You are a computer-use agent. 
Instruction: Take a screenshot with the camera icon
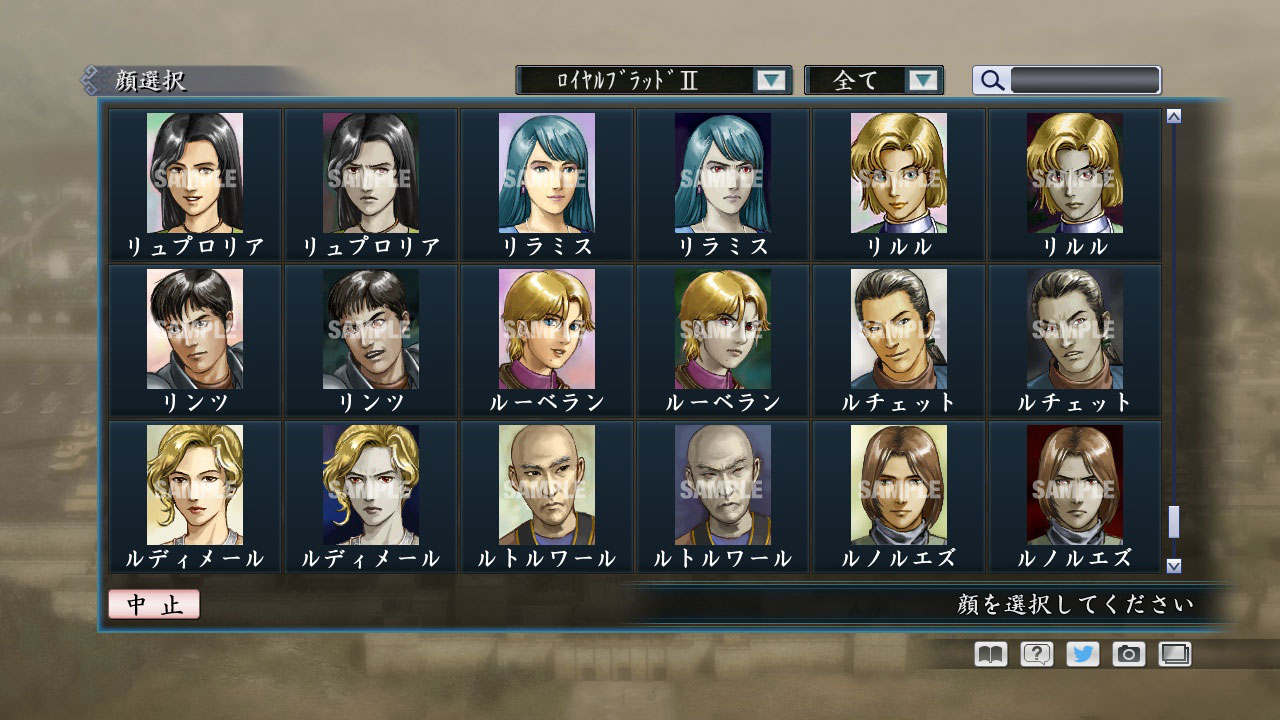[x=1130, y=654]
